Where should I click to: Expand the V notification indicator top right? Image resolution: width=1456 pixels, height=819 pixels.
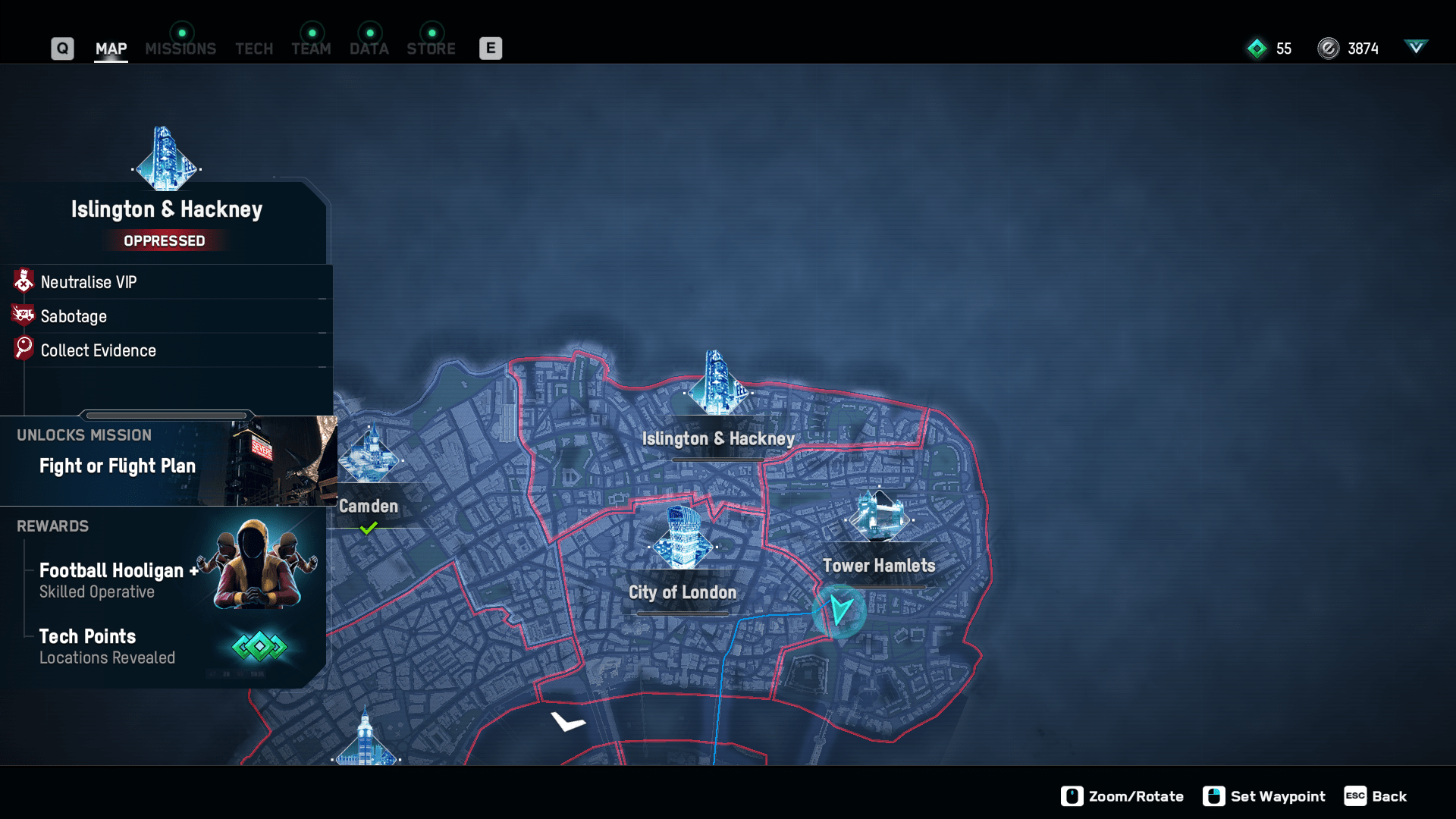1417,47
